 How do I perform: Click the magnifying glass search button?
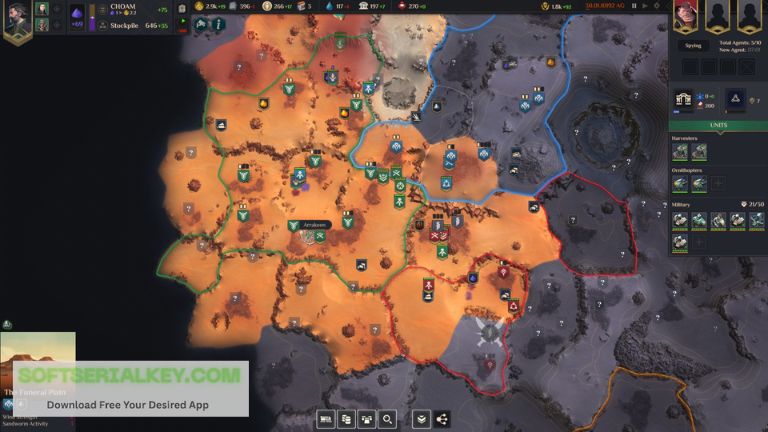[x=387, y=419]
